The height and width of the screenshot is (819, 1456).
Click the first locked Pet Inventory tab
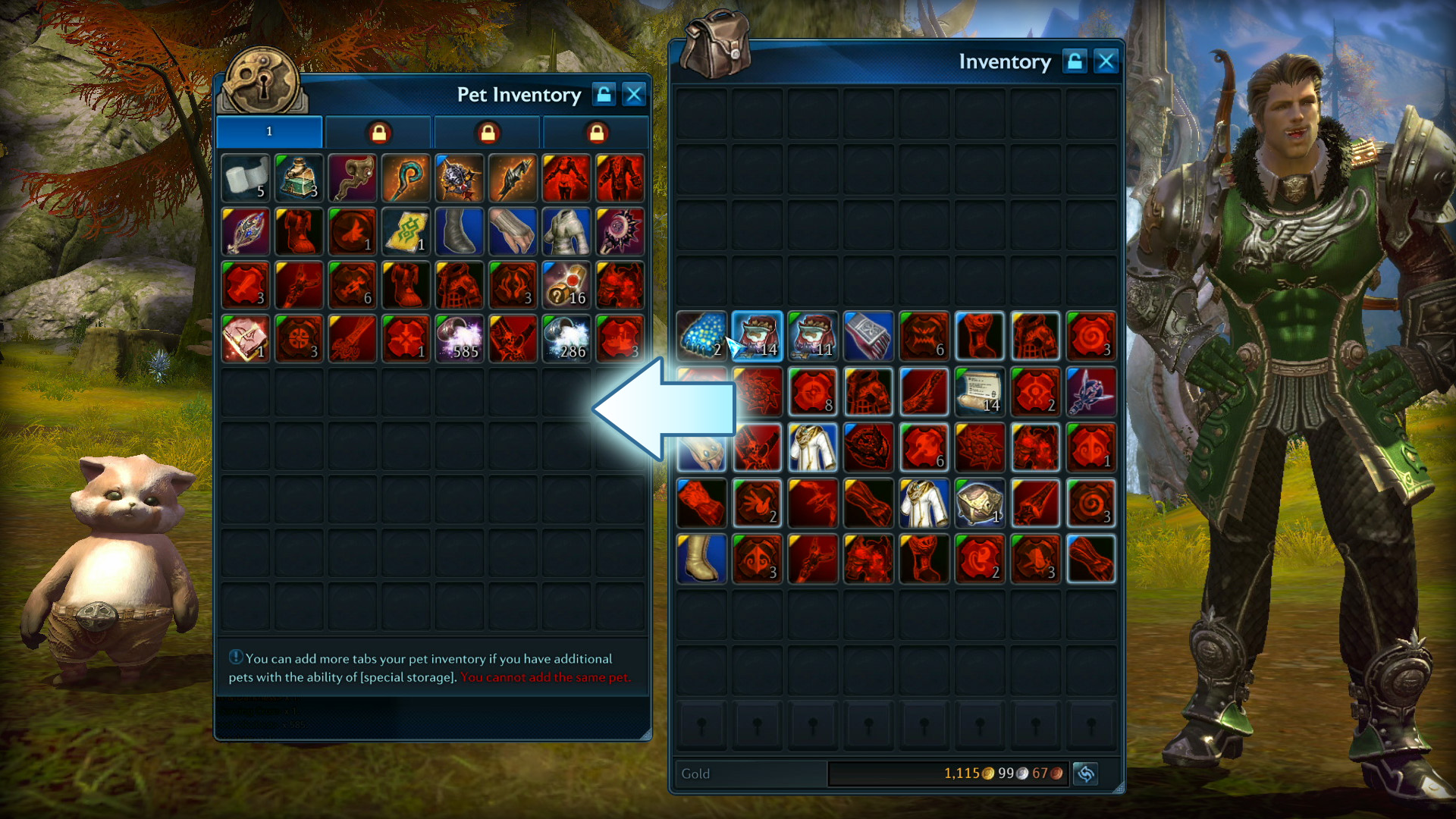pos(378,131)
